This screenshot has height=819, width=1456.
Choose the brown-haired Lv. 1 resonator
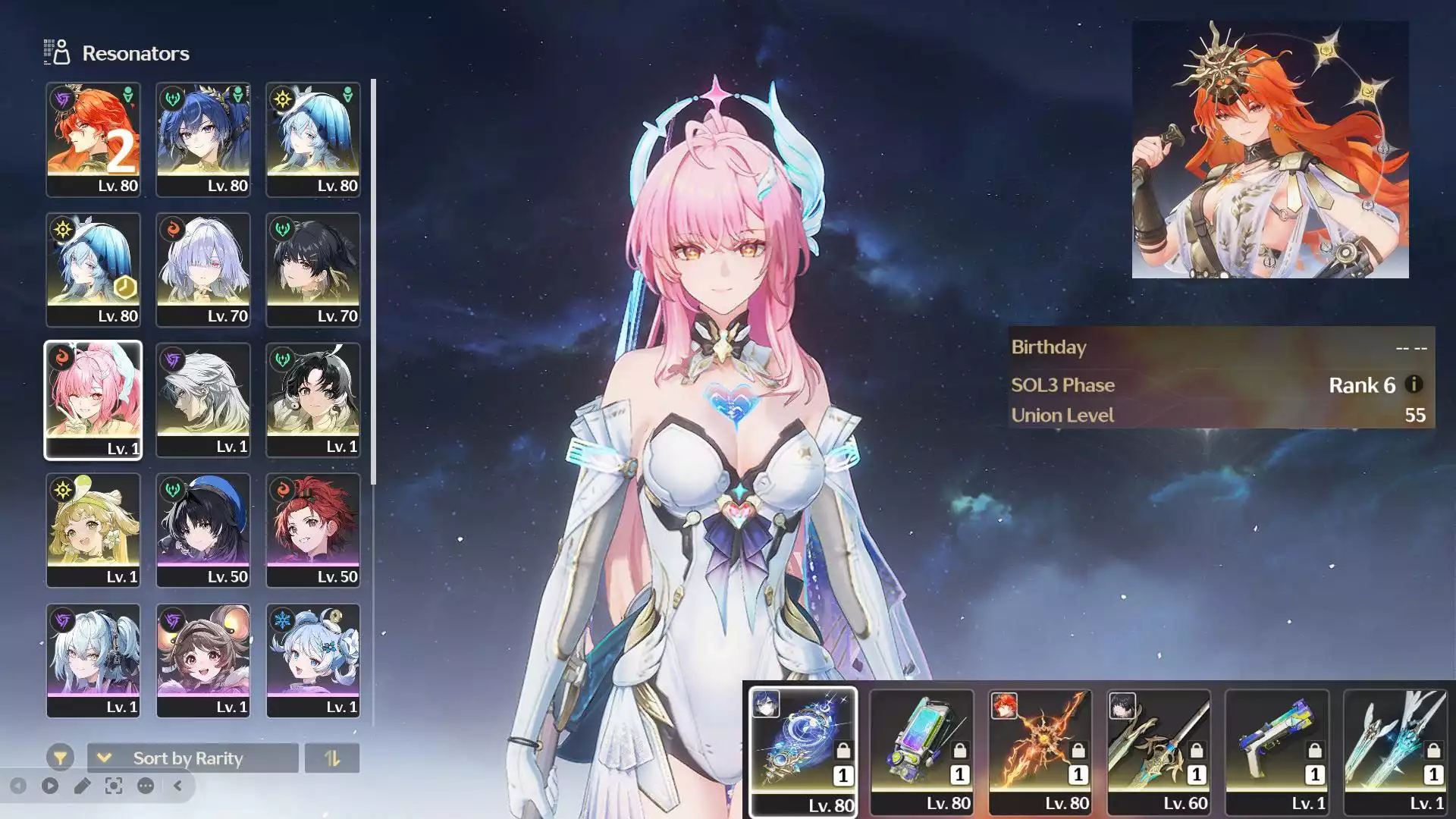coord(203,661)
